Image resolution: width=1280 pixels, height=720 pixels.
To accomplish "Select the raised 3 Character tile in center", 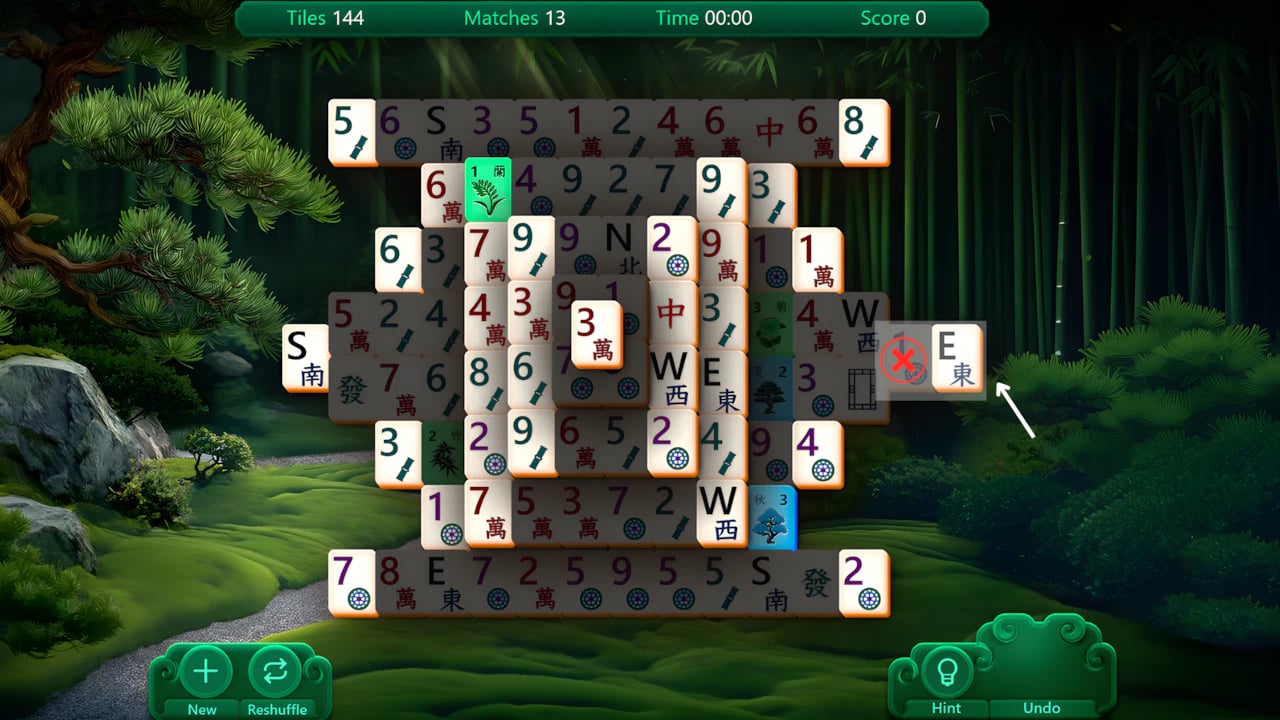I will click(x=596, y=334).
